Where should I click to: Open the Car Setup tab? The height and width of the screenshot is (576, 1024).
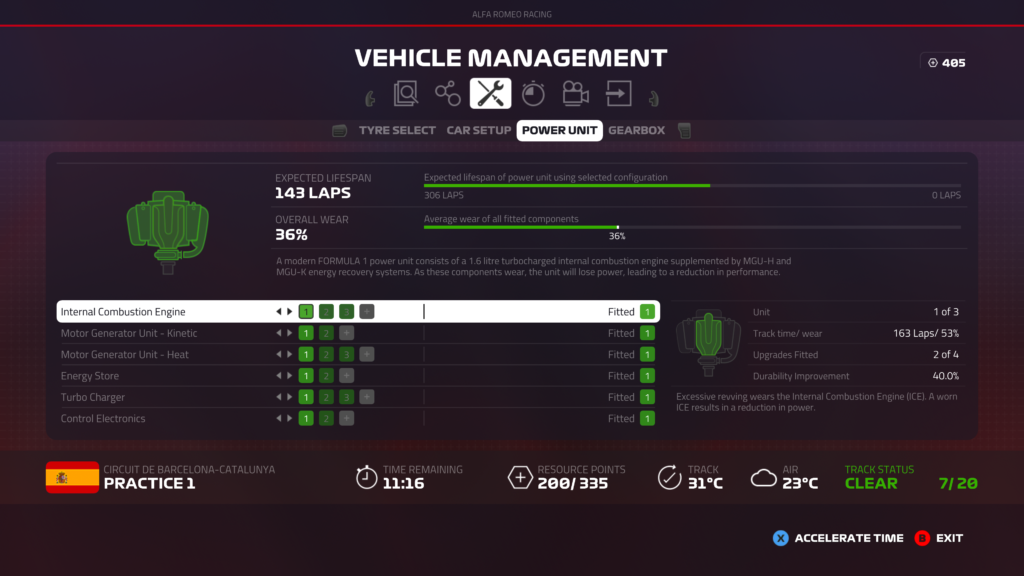(478, 130)
